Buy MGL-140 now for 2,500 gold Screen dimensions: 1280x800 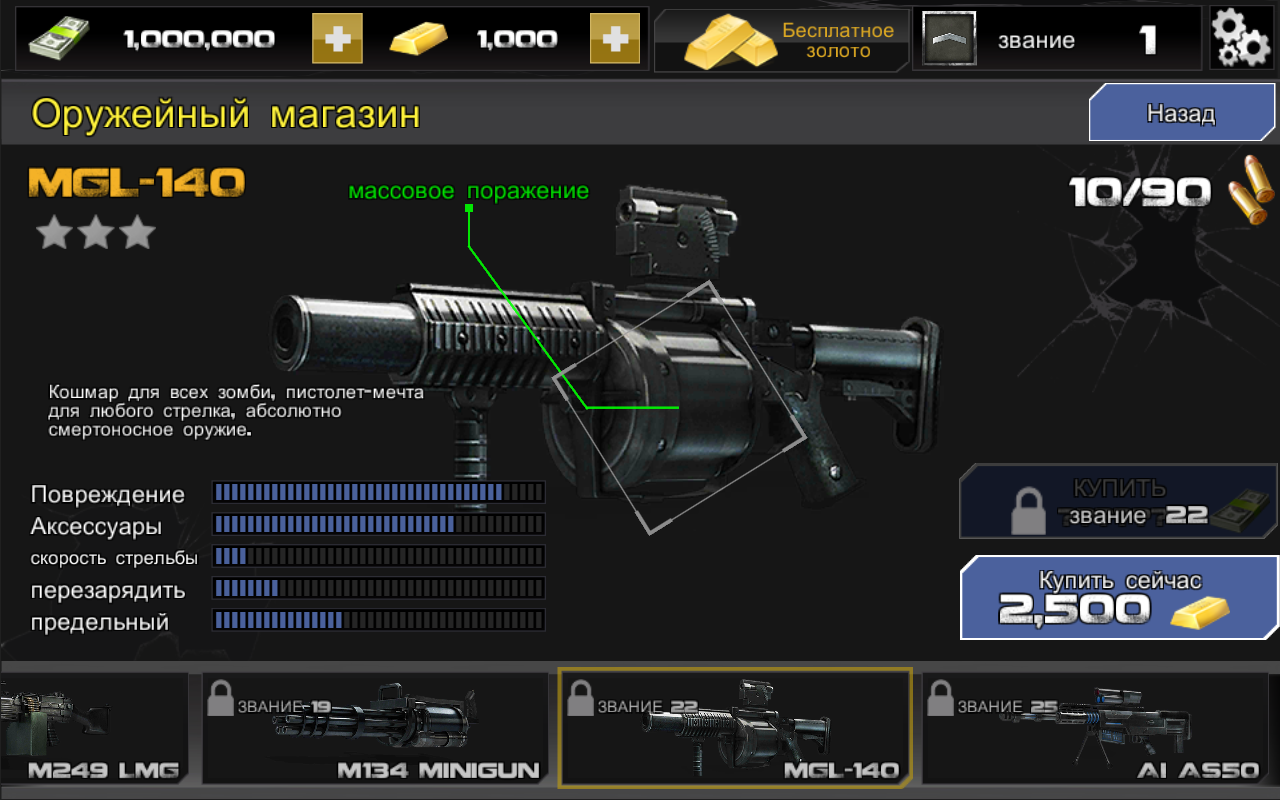coord(1119,598)
